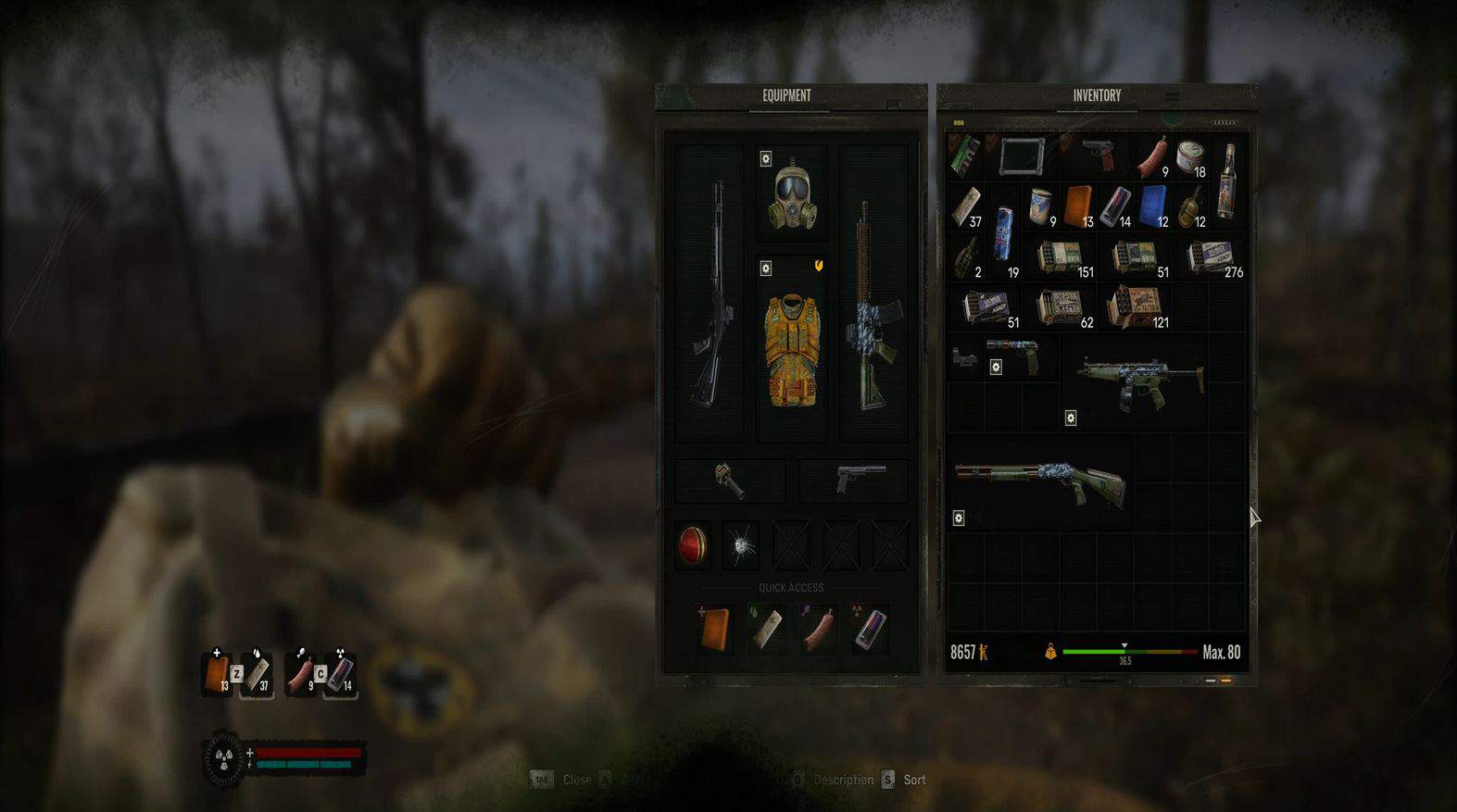Click the pump shotgun in inventory
The height and width of the screenshot is (812, 1457).
(1039, 481)
